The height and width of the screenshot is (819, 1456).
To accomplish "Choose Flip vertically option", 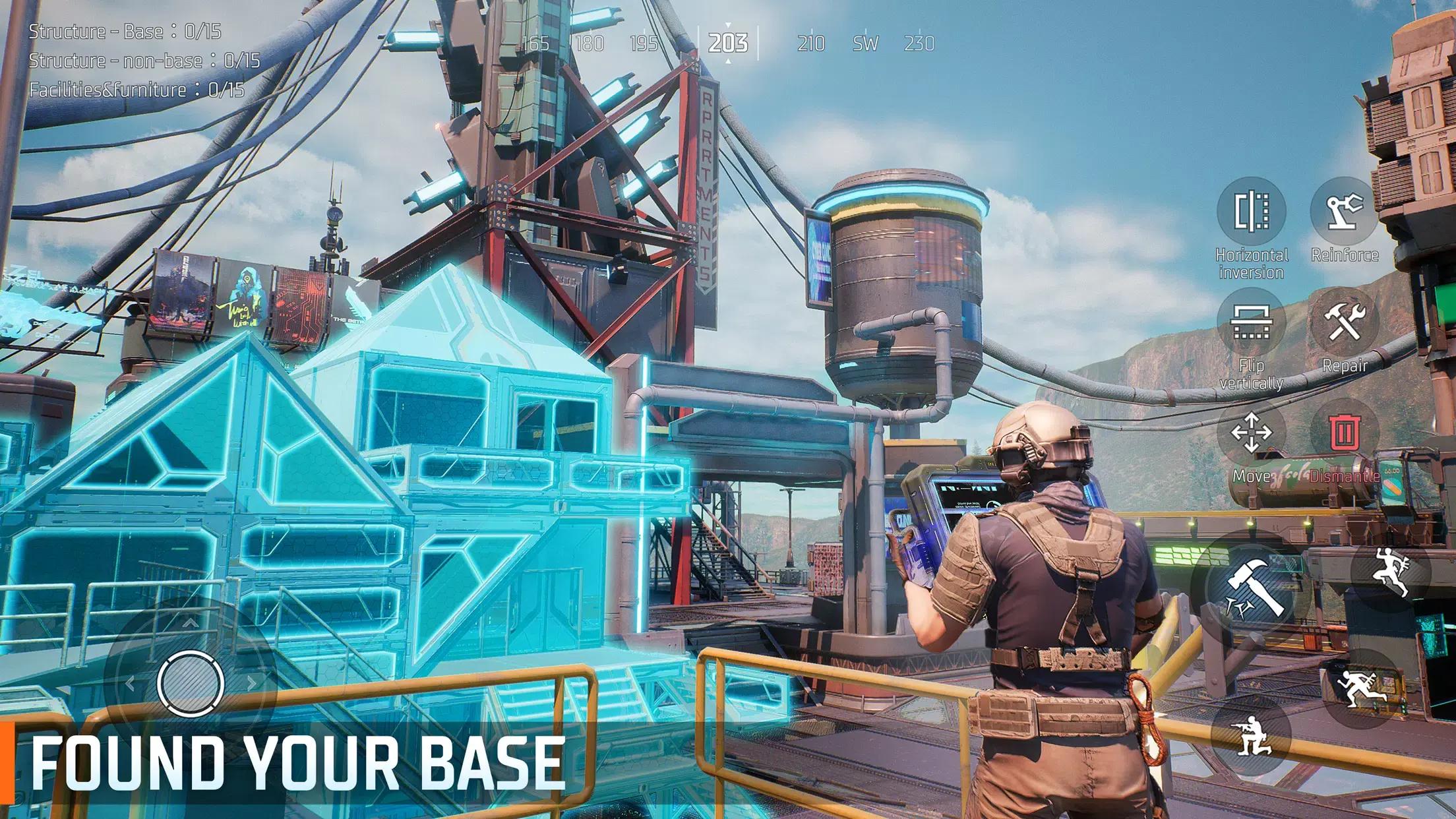I will [x=1251, y=322].
